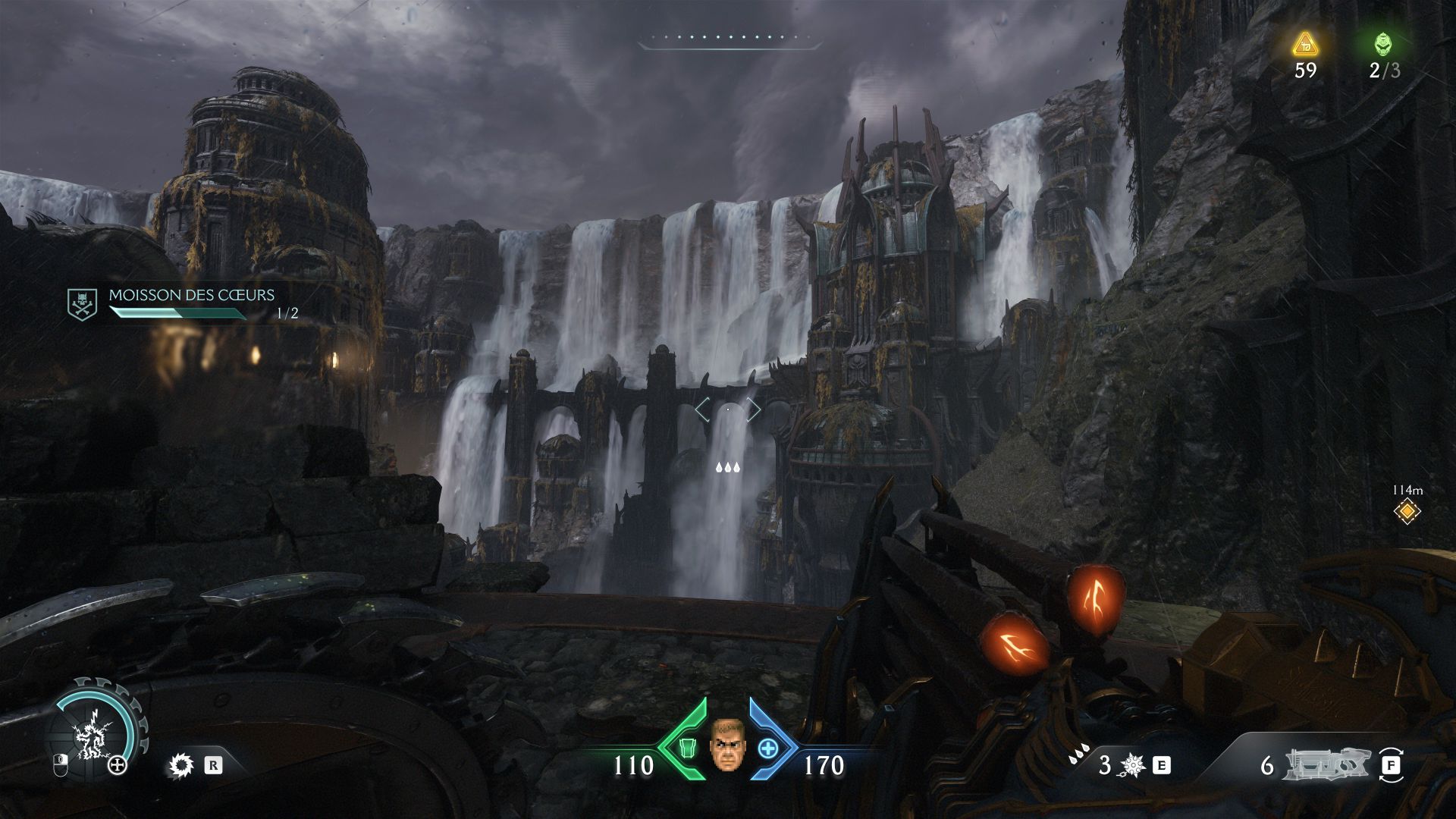The image size is (1456, 819).
Task: Click the Doom Slayer face portrait
Action: pyautogui.click(x=727, y=744)
